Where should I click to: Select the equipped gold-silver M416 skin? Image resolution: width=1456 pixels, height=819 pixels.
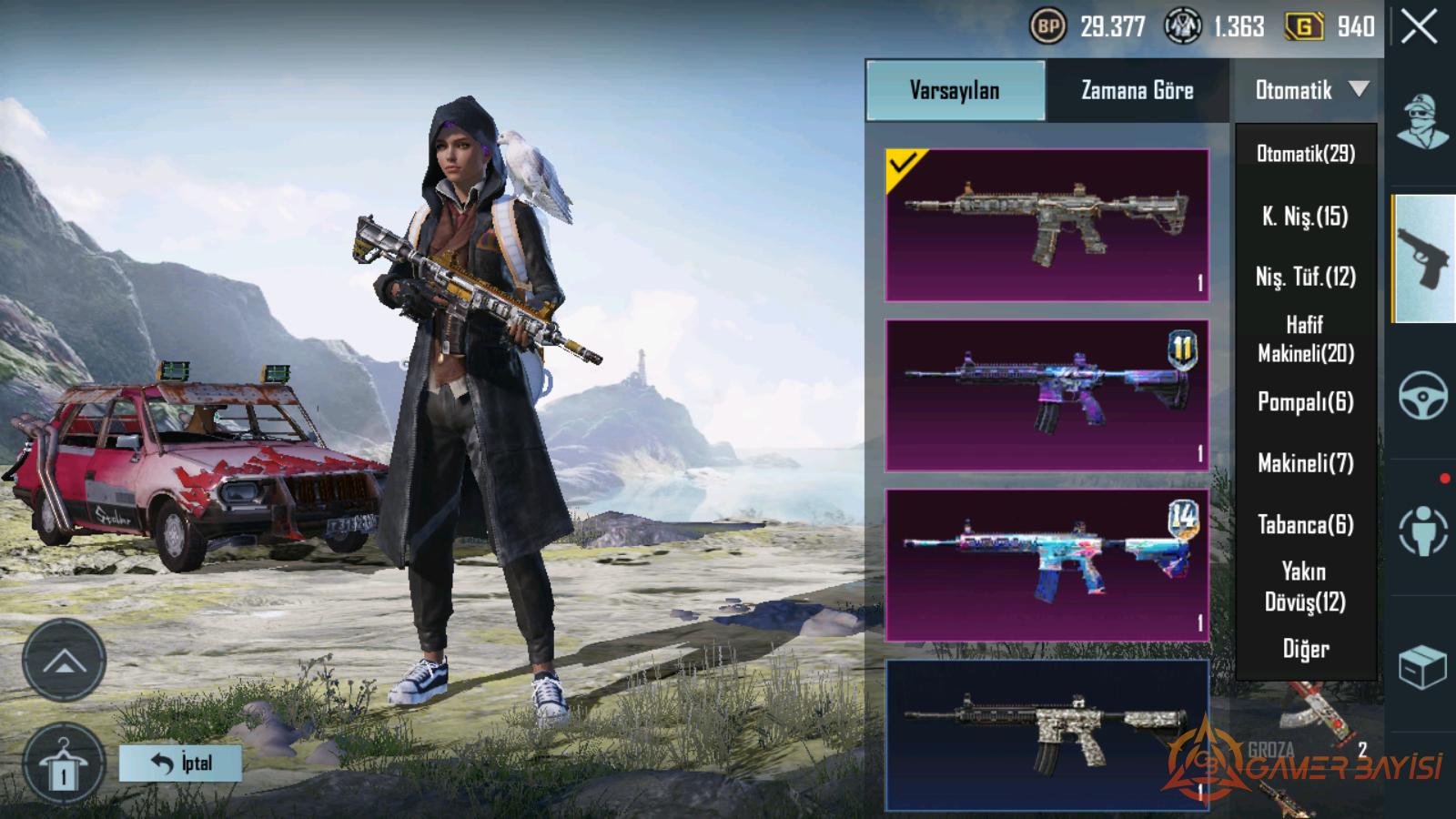tap(1046, 225)
